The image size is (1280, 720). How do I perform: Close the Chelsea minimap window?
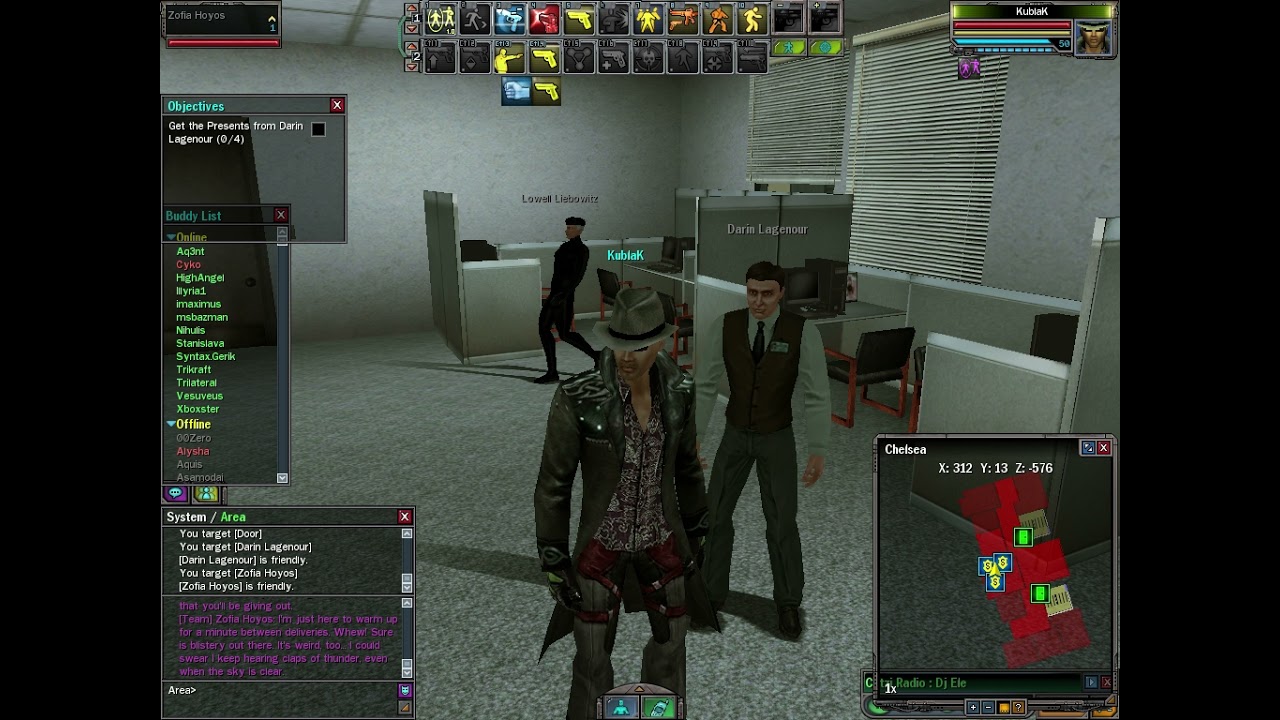1104,448
